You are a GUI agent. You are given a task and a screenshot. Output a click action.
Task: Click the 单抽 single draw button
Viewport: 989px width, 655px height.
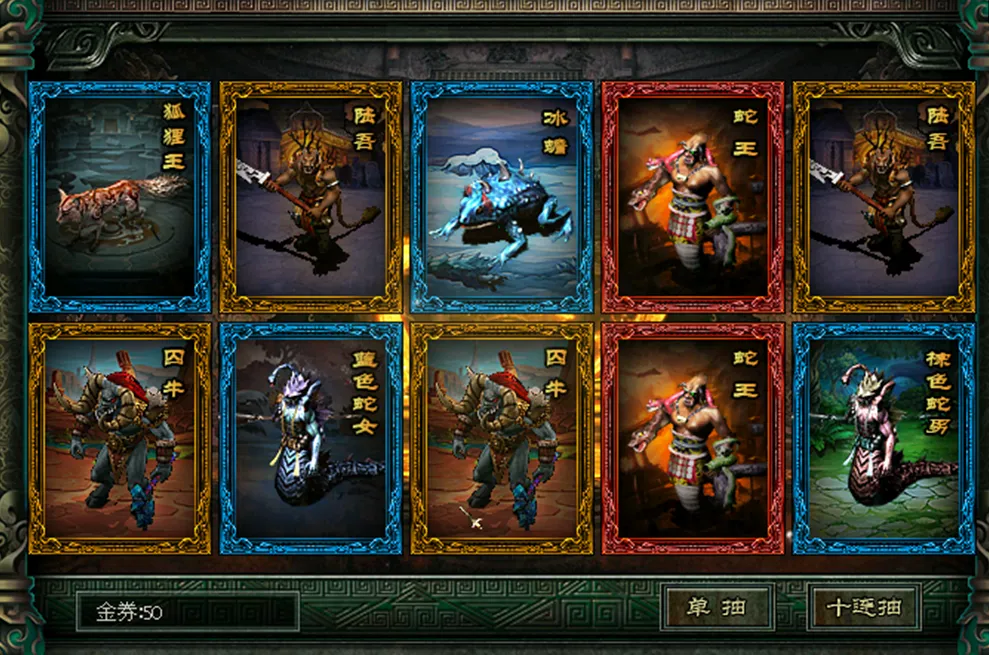pos(716,608)
